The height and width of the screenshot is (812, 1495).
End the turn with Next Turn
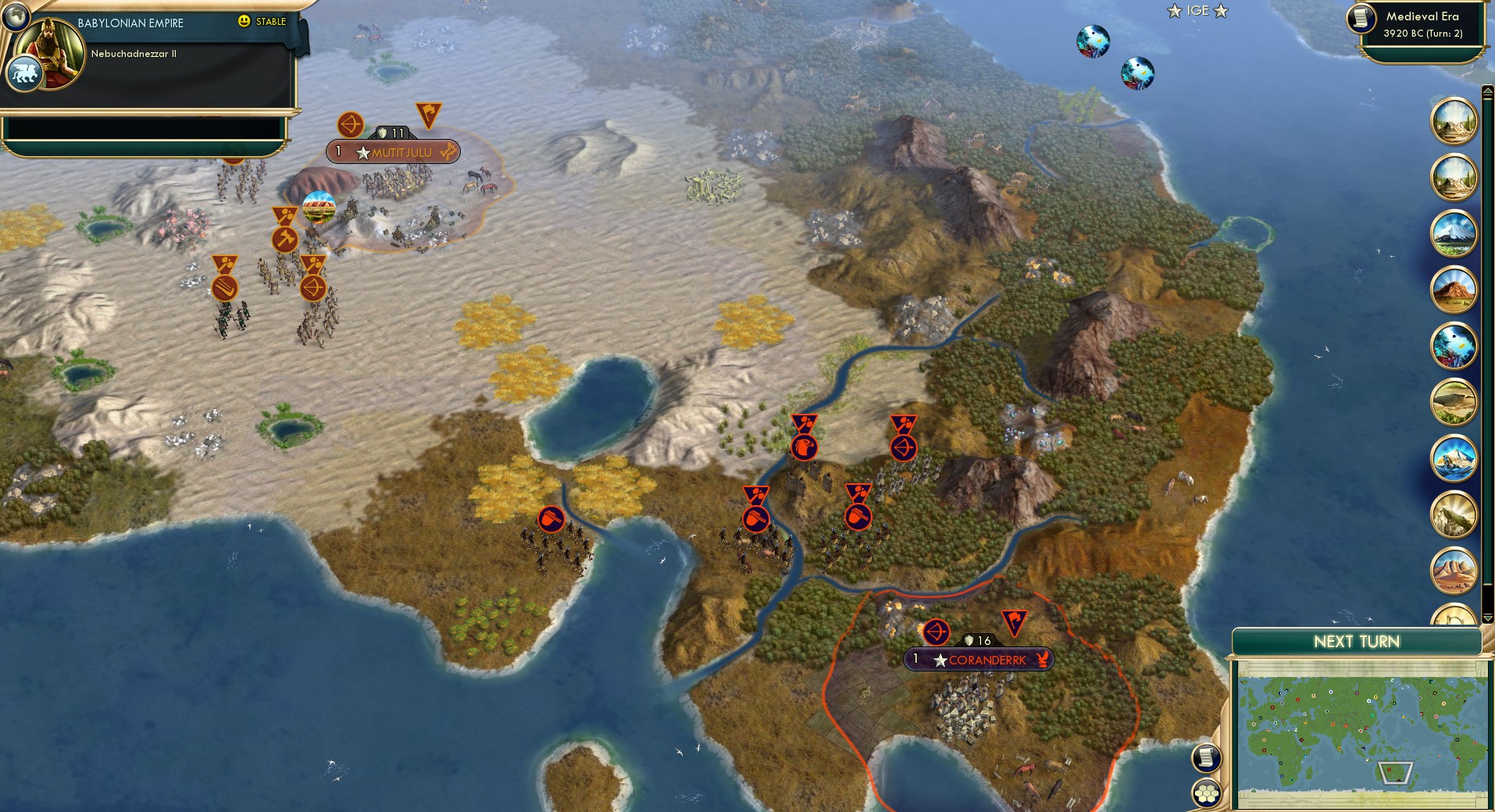[x=1356, y=642]
